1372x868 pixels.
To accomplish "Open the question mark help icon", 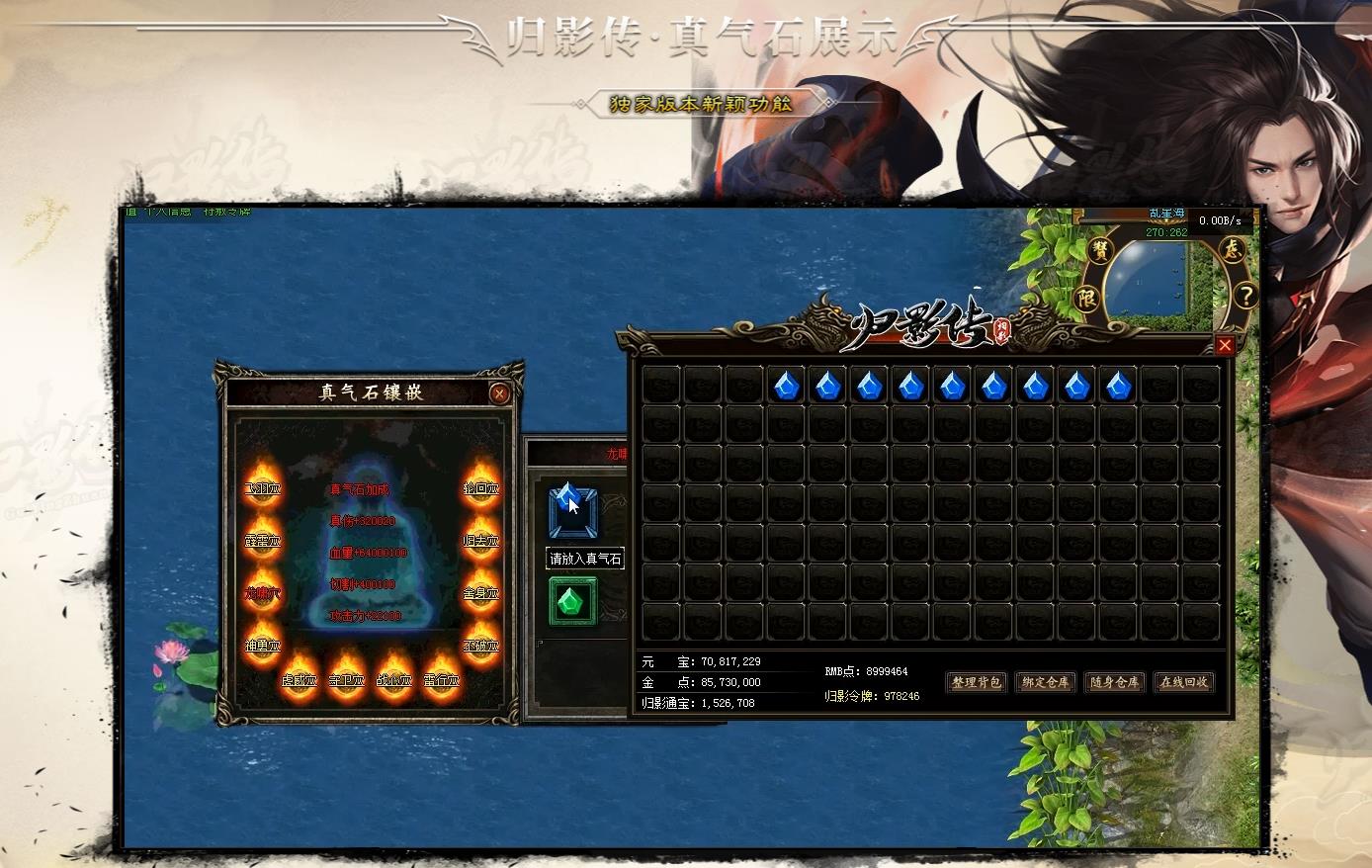I will click(1246, 295).
